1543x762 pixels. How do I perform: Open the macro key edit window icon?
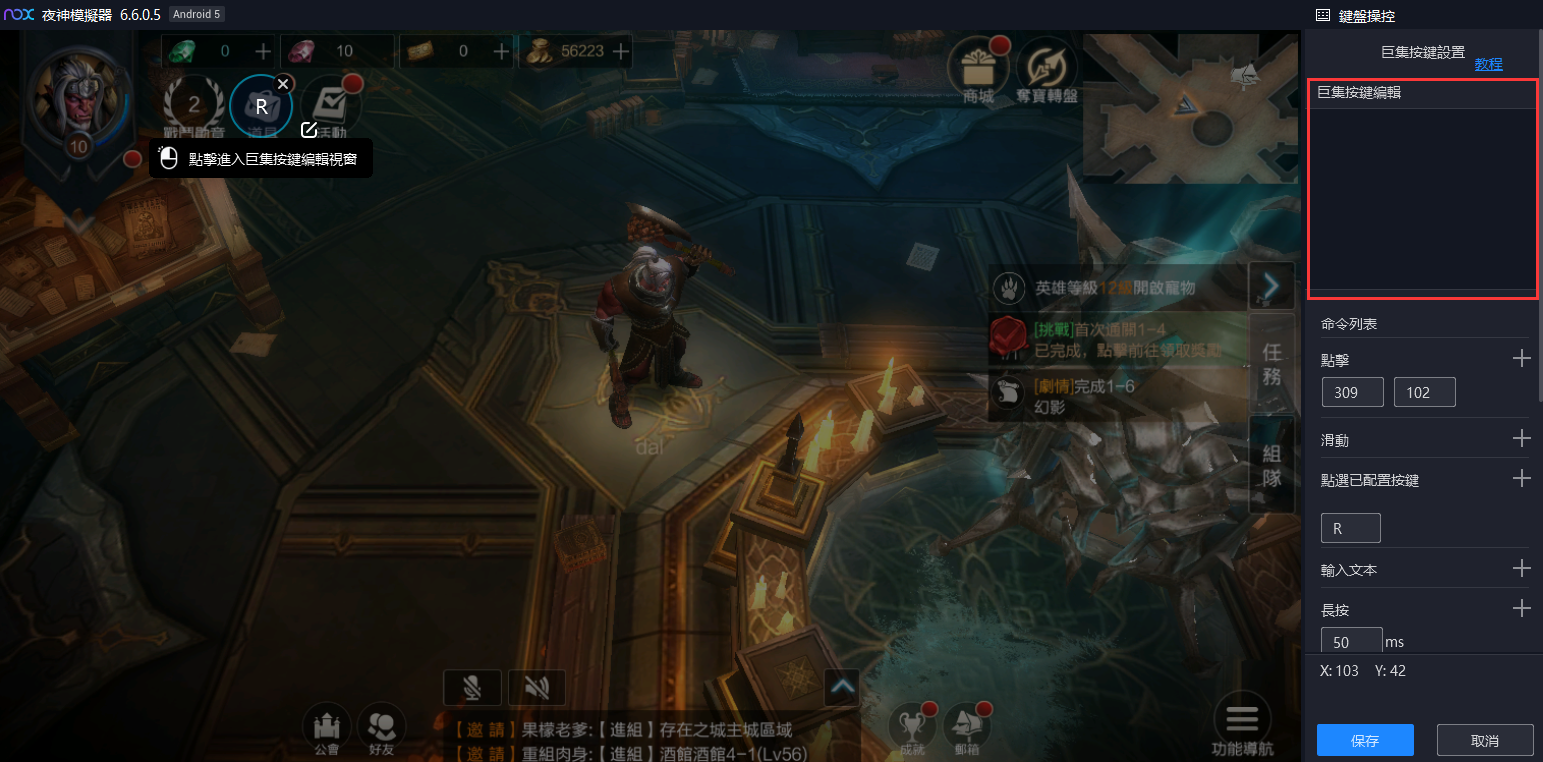pyautogui.click(x=309, y=130)
